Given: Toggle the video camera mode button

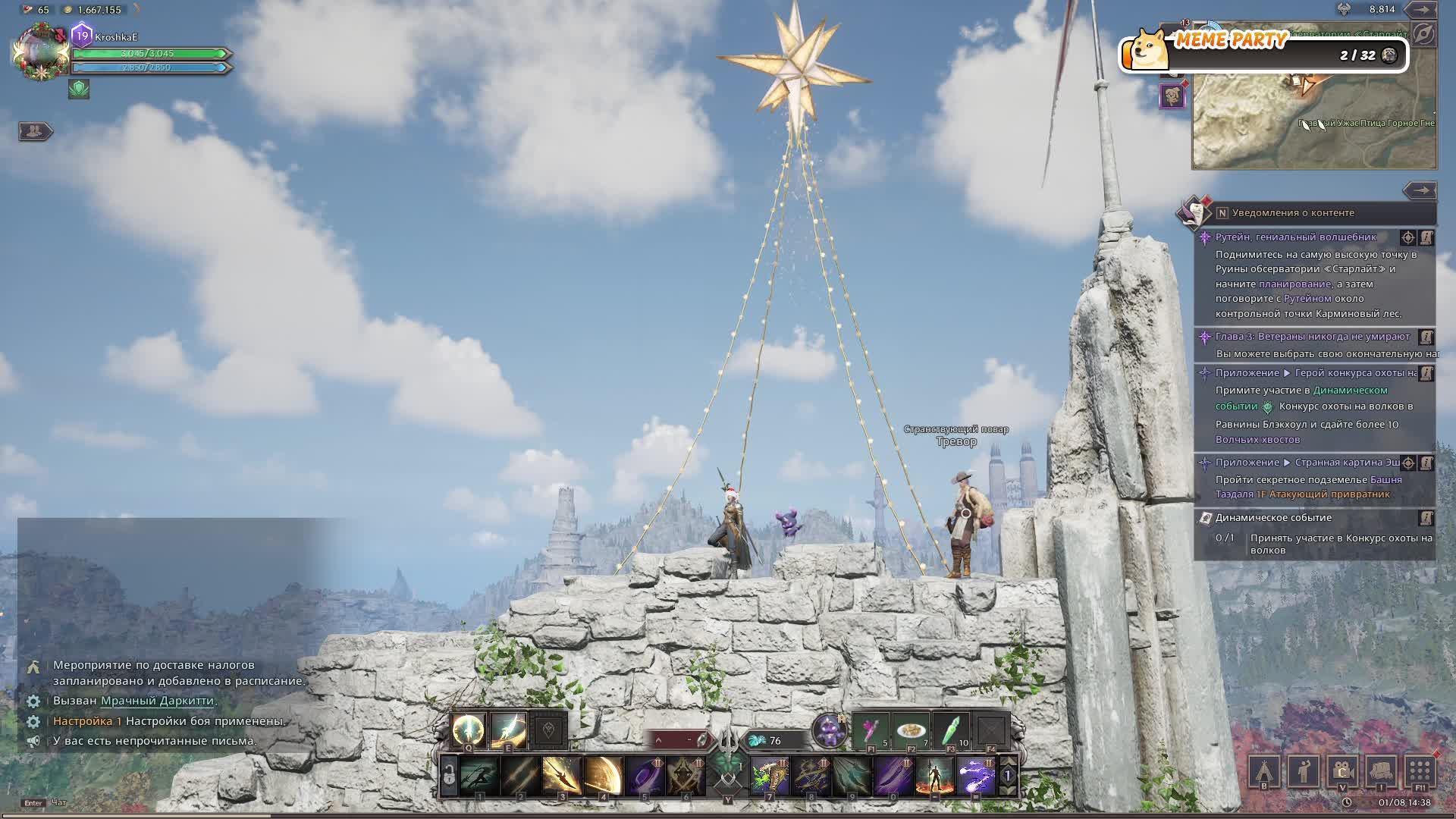Looking at the screenshot, I should (1342, 772).
